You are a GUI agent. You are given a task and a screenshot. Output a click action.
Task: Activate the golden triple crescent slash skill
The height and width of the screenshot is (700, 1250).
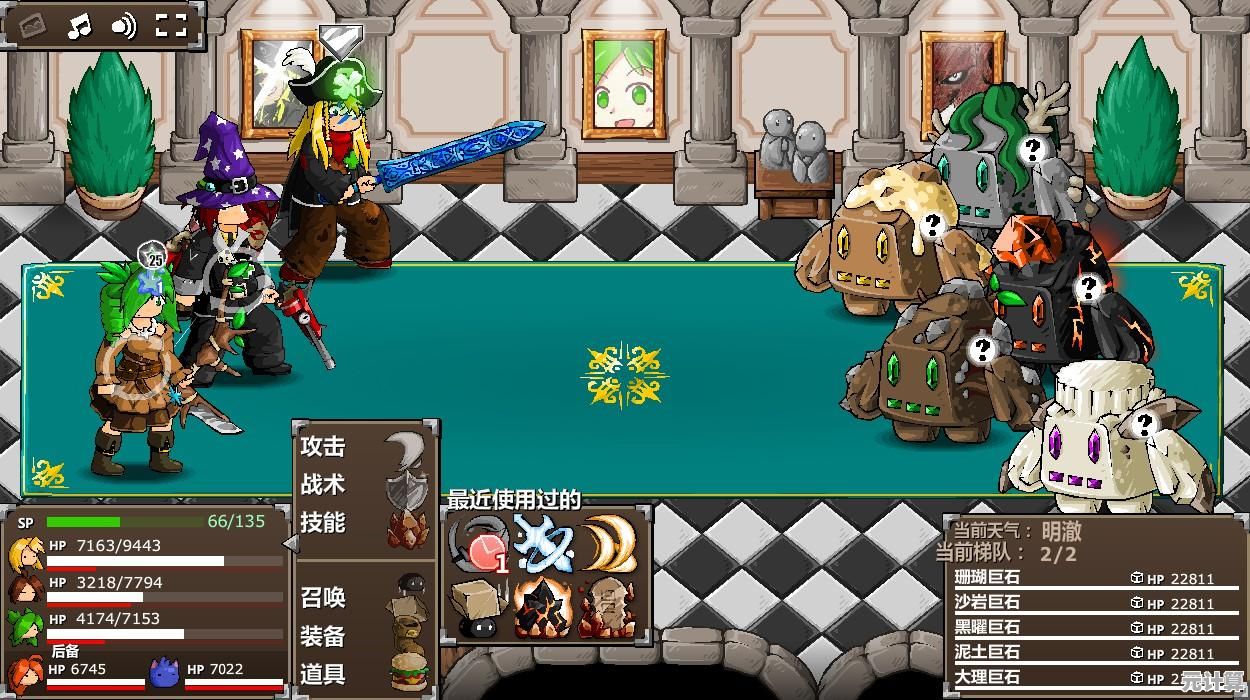pos(609,545)
